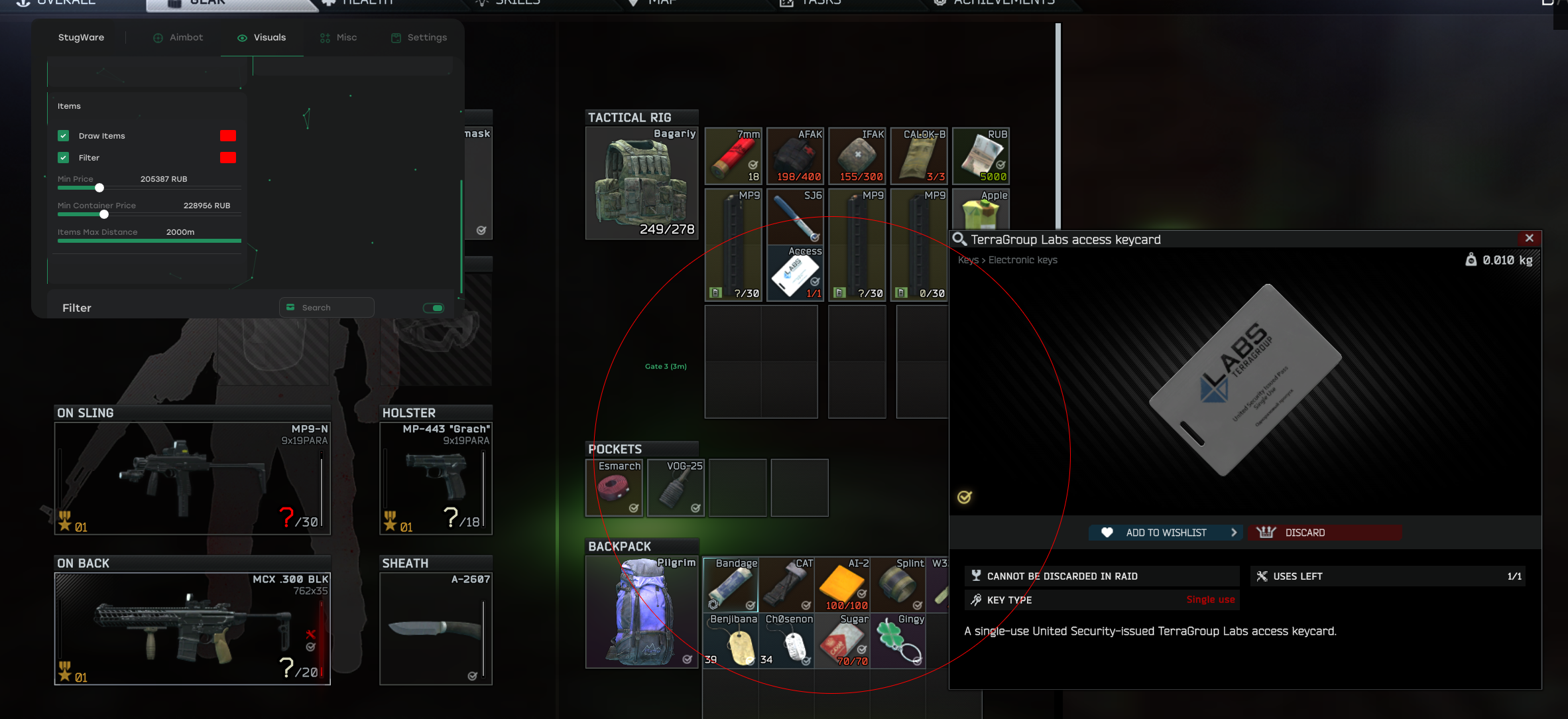
Task: Click the examined checkmark icon on keycard panel
Action: (x=963, y=496)
